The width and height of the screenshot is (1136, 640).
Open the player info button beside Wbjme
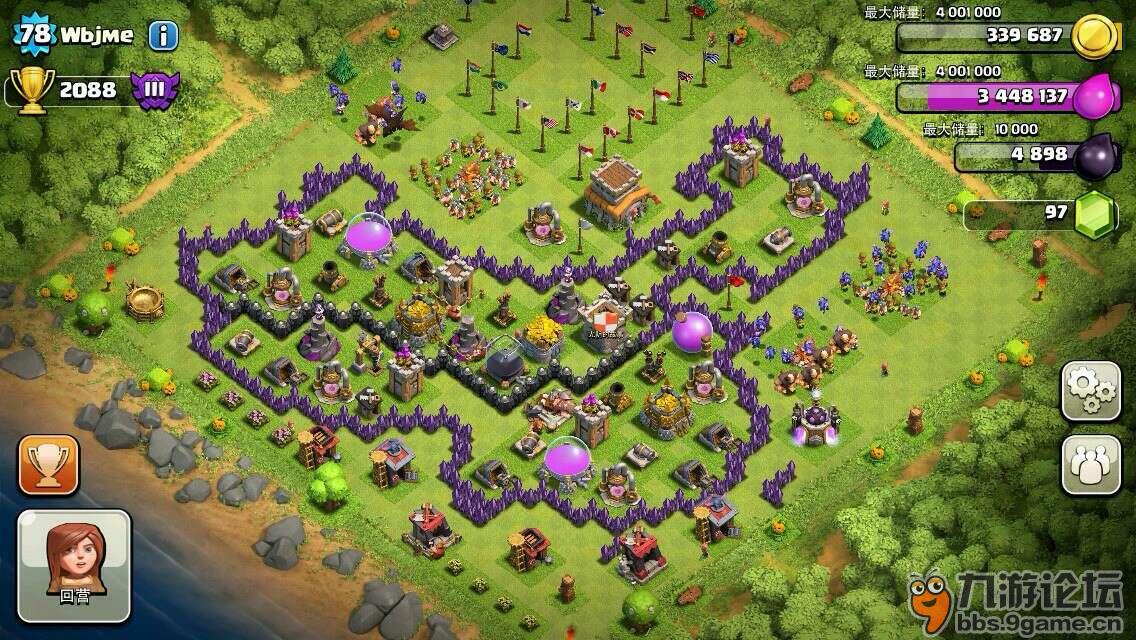coord(163,36)
